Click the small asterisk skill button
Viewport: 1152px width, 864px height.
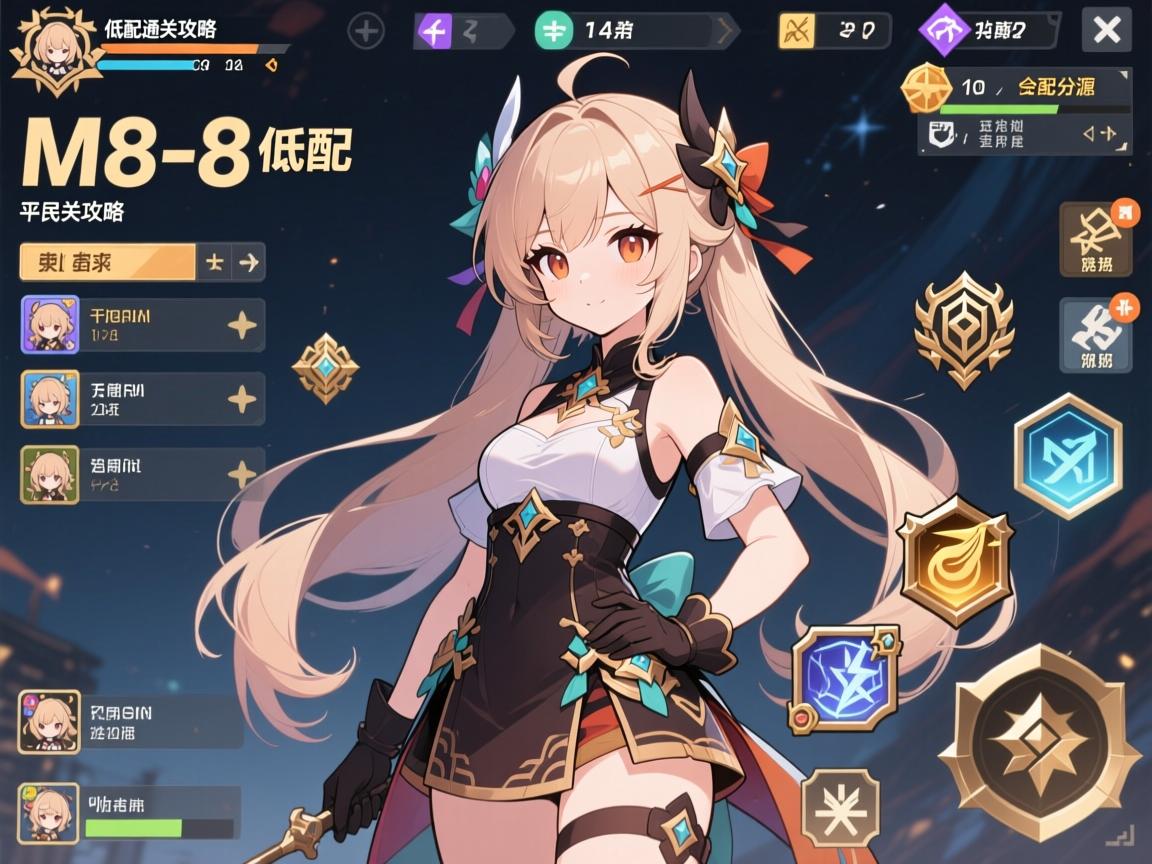coord(840,807)
